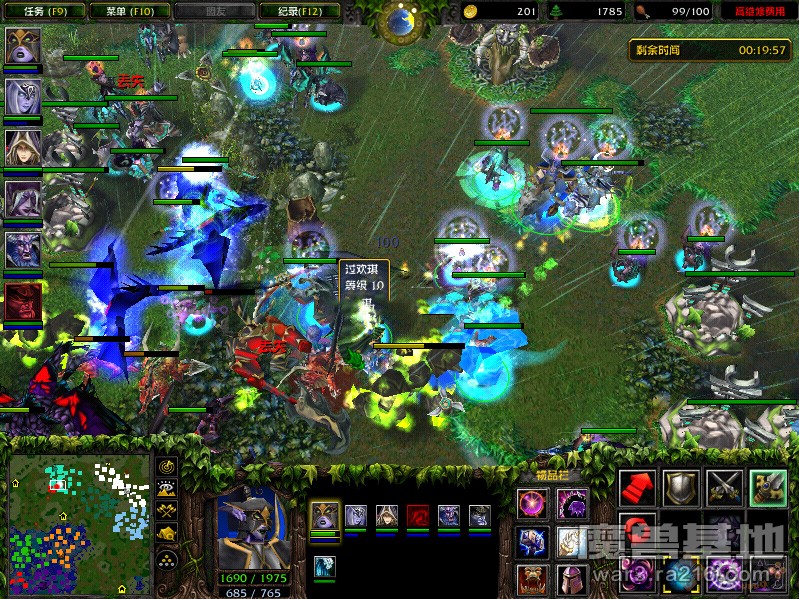Screen dimensions: 799x599
Task: Select the red unit icon in group
Action: tap(417, 516)
